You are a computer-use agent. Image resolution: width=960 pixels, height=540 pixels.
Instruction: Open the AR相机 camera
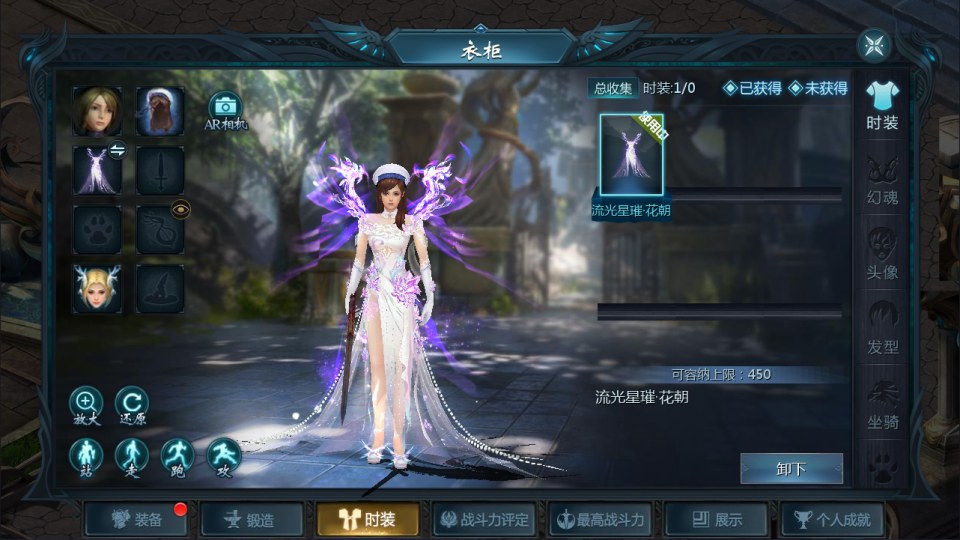[x=226, y=111]
